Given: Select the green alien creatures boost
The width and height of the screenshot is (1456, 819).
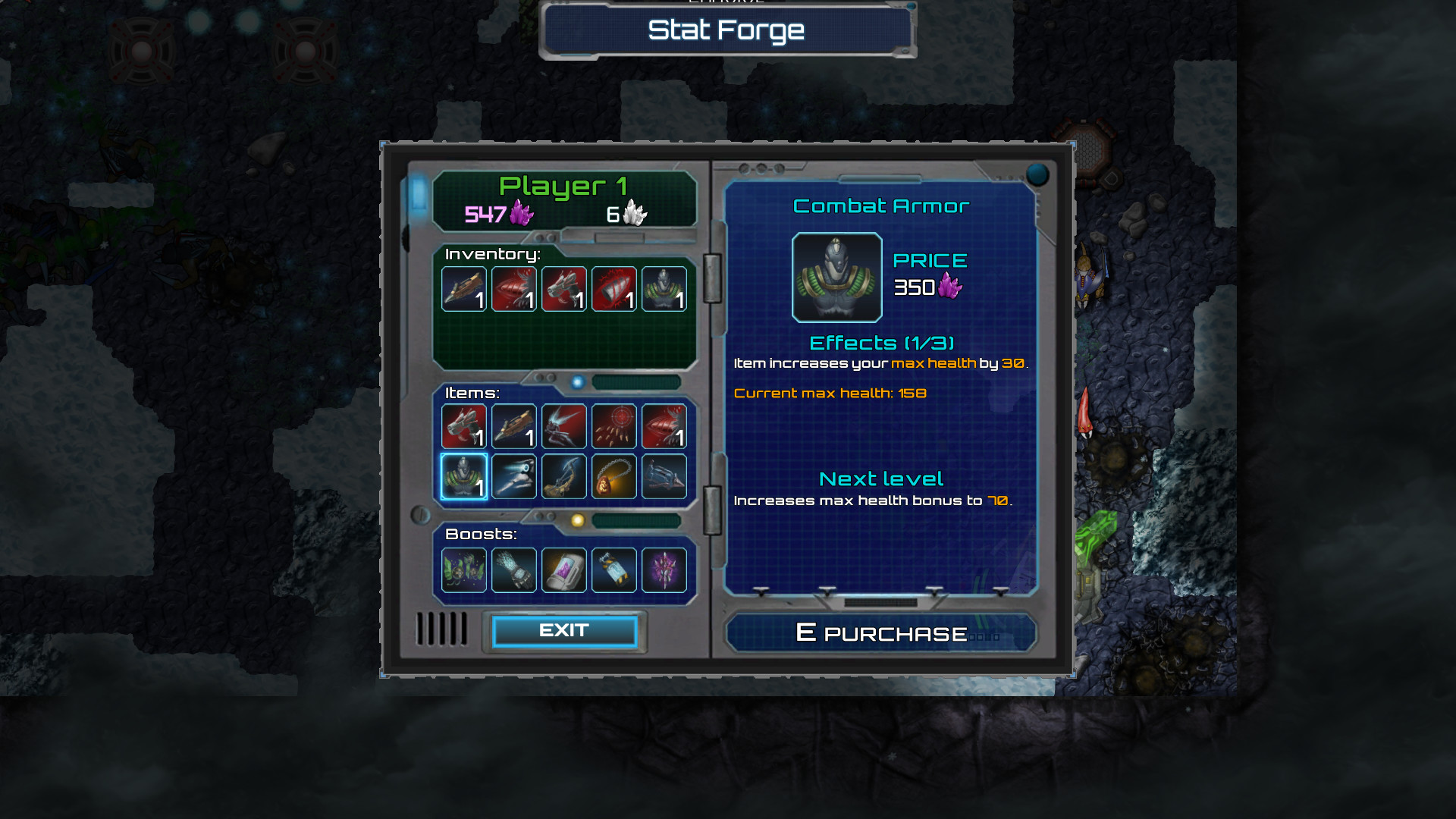Looking at the screenshot, I should pyautogui.click(x=464, y=570).
